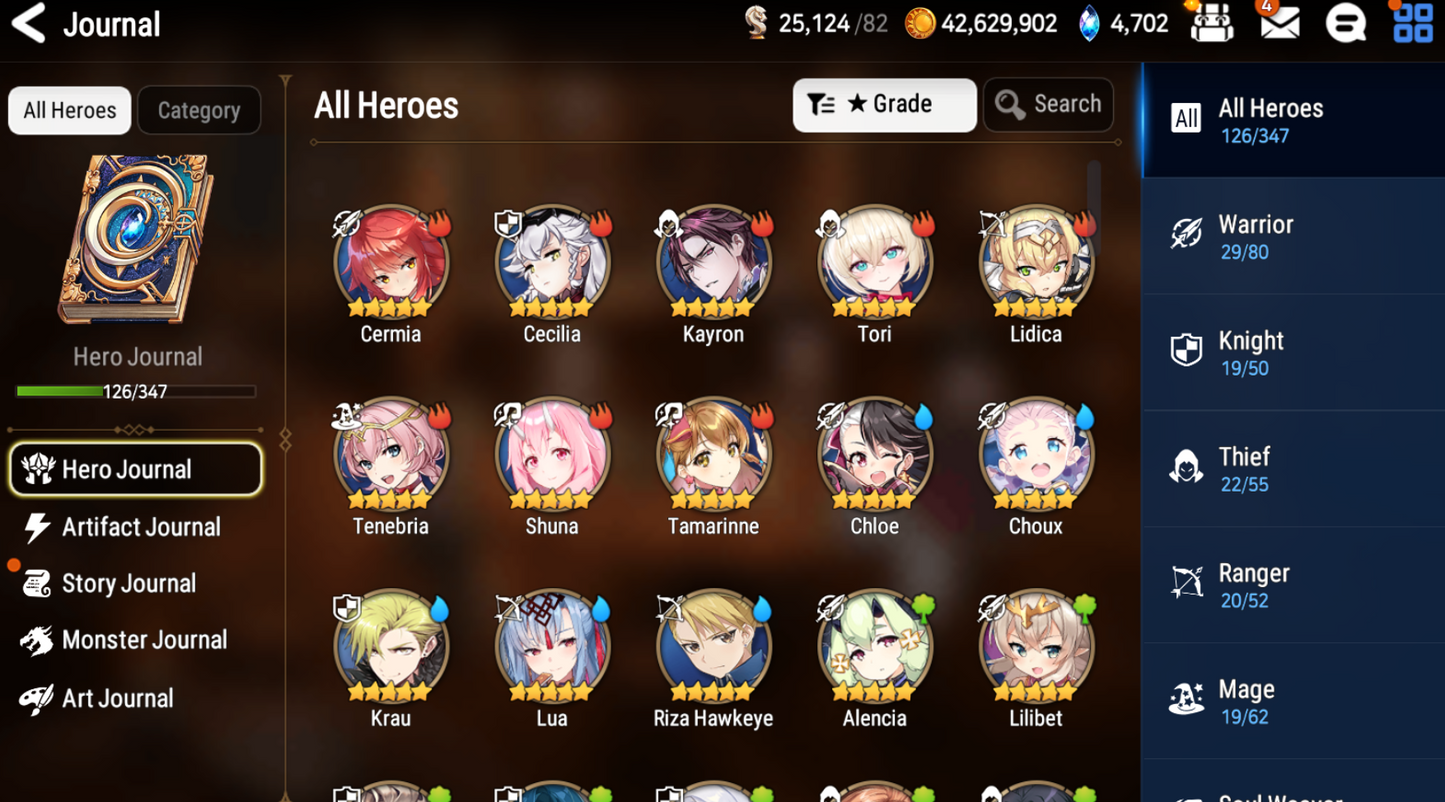This screenshot has height=802, width=1445.
Task: Go back using the Journal arrow
Action: (x=29, y=24)
